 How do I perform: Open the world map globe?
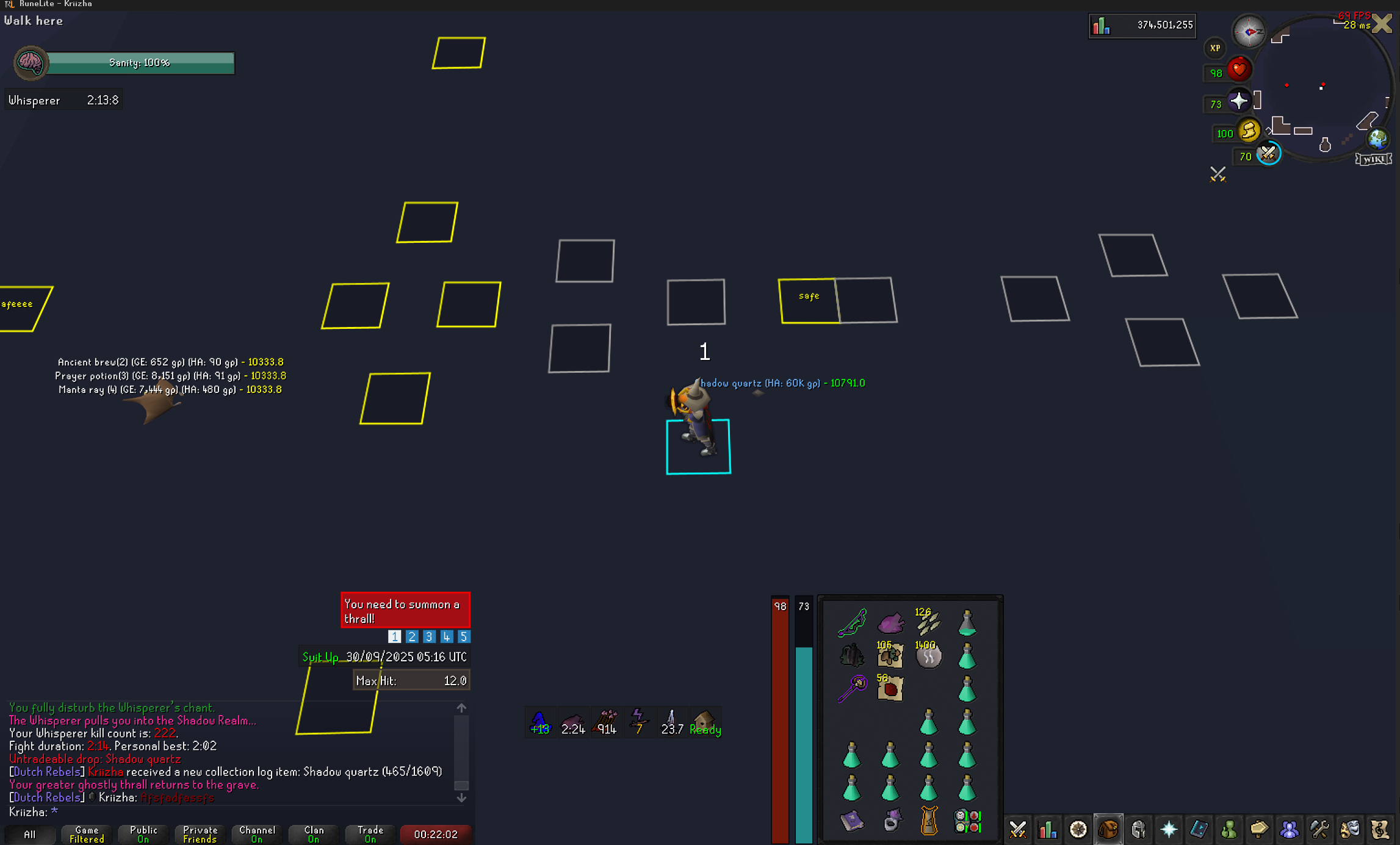tap(1378, 138)
